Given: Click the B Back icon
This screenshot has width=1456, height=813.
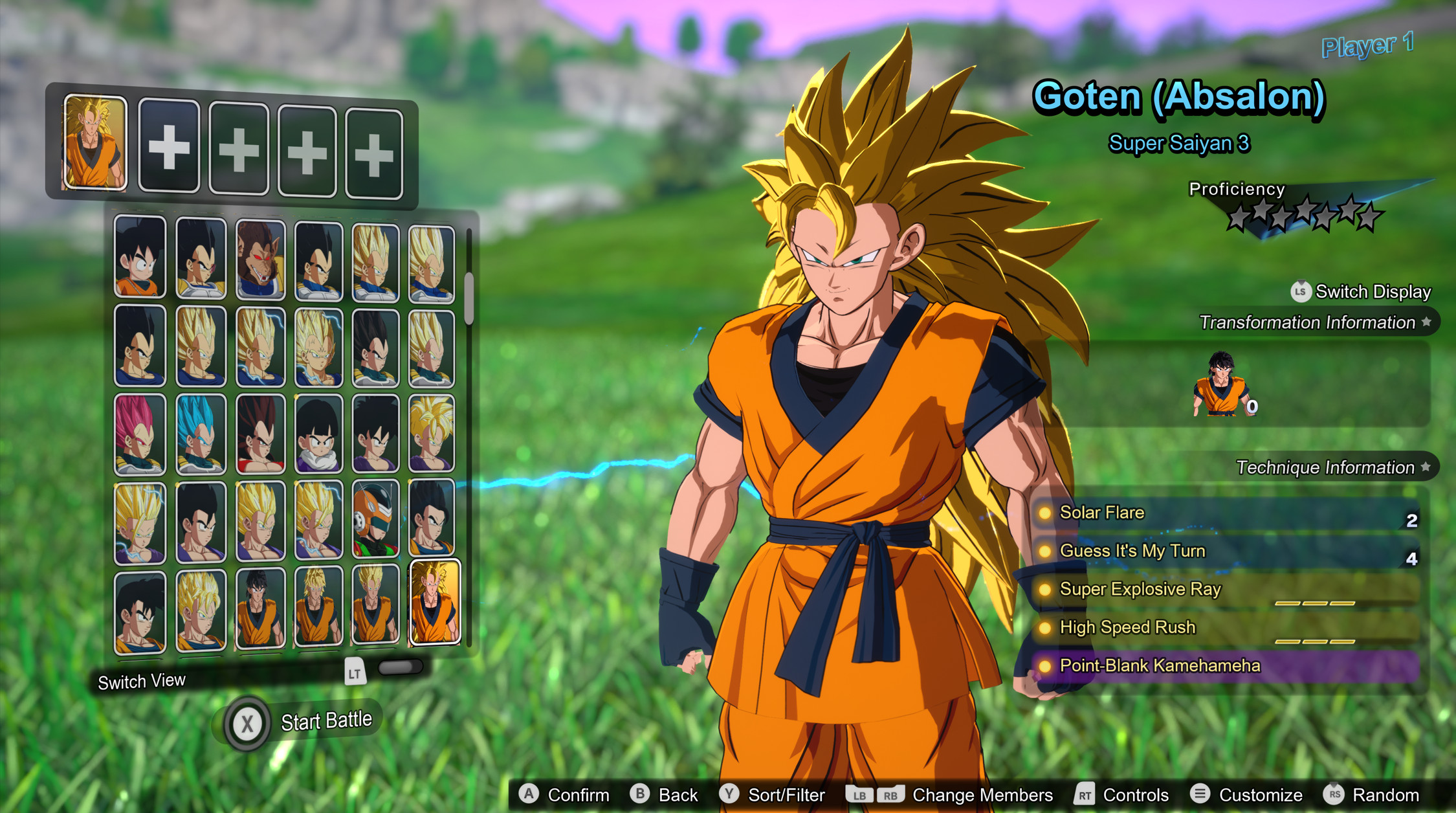Looking at the screenshot, I should click(639, 795).
